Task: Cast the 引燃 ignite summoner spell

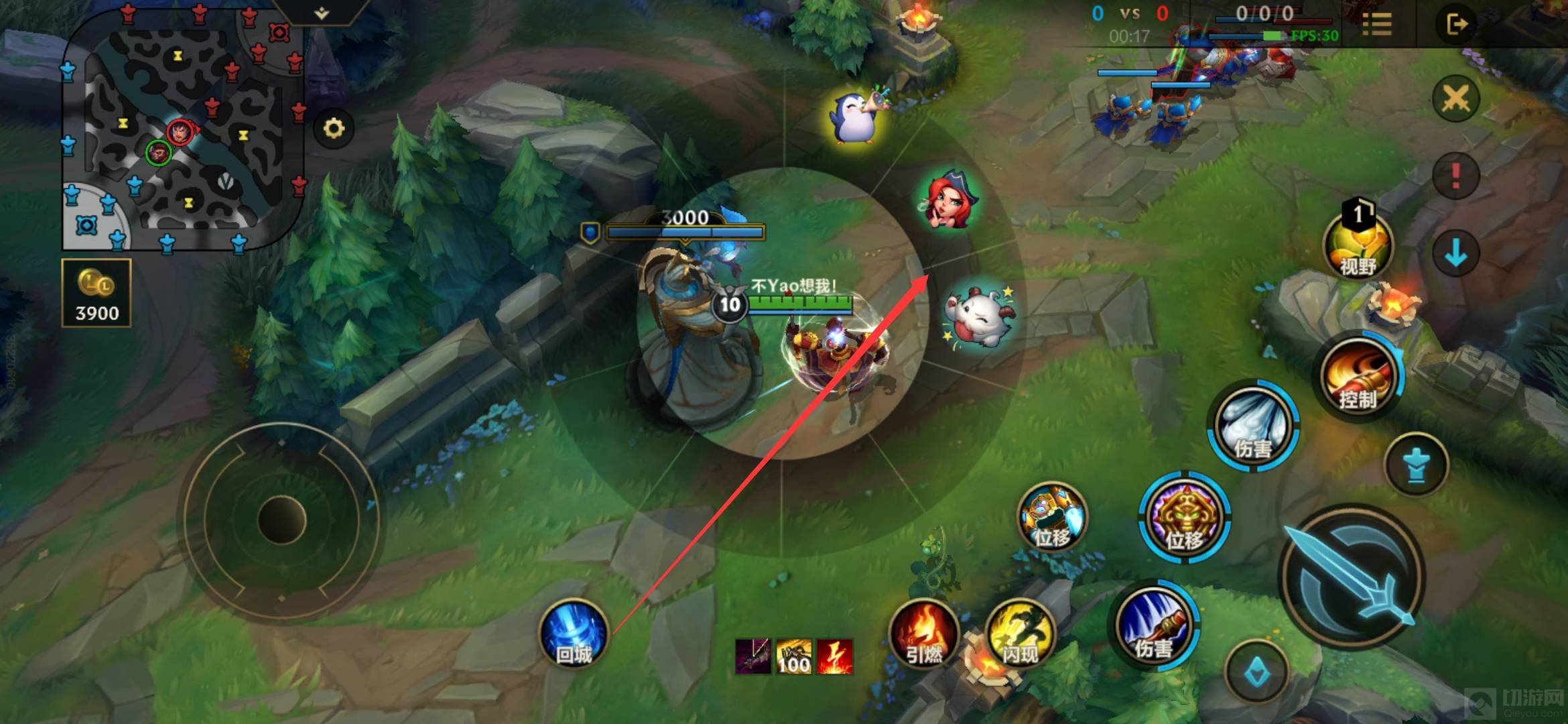Action: pos(923,636)
